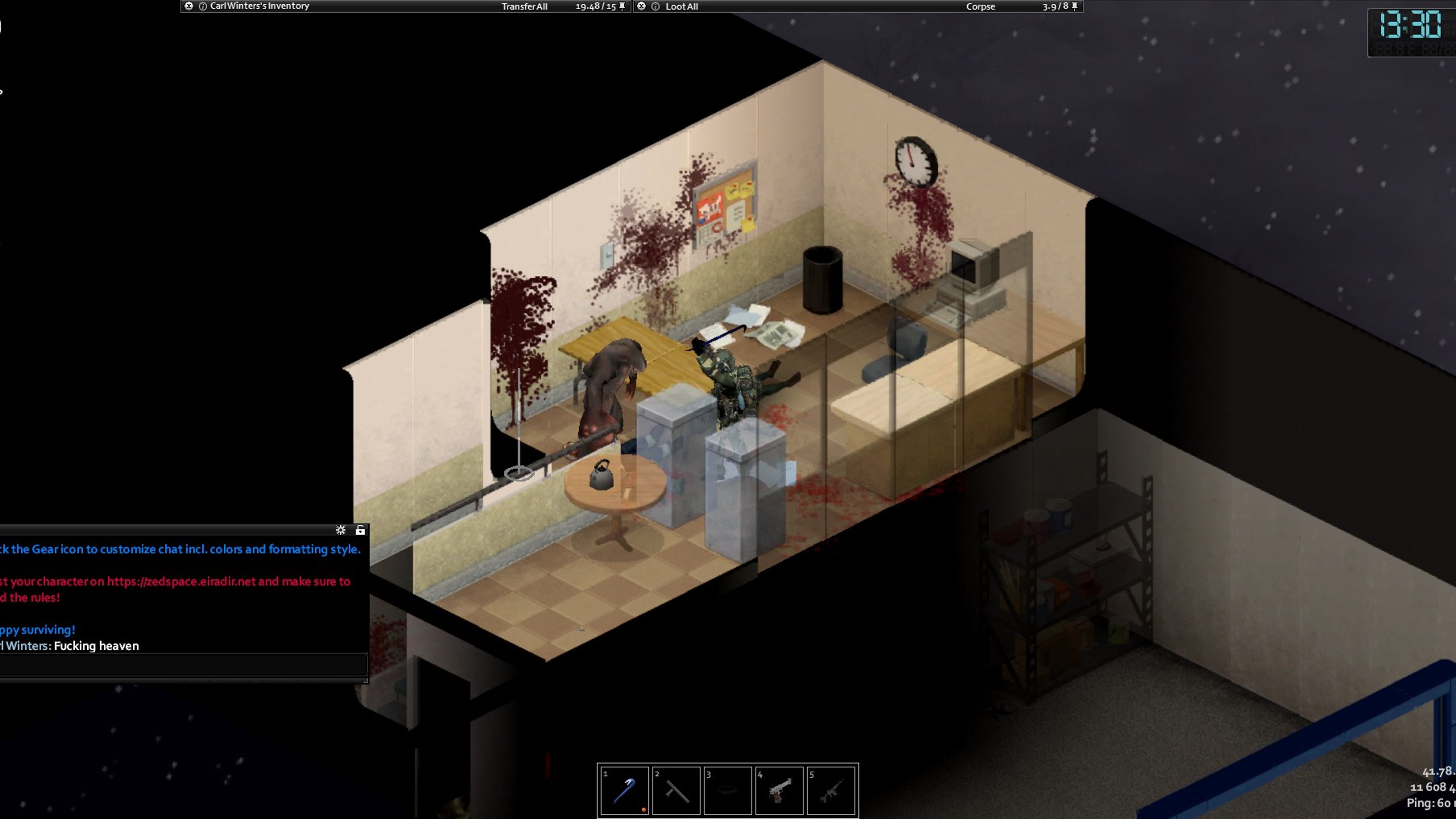The width and height of the screenshot is (1456, 819).
Task: Toggle the pin on the corpse loot panel
Action: pyautogui.click(x=1074, y=6)
